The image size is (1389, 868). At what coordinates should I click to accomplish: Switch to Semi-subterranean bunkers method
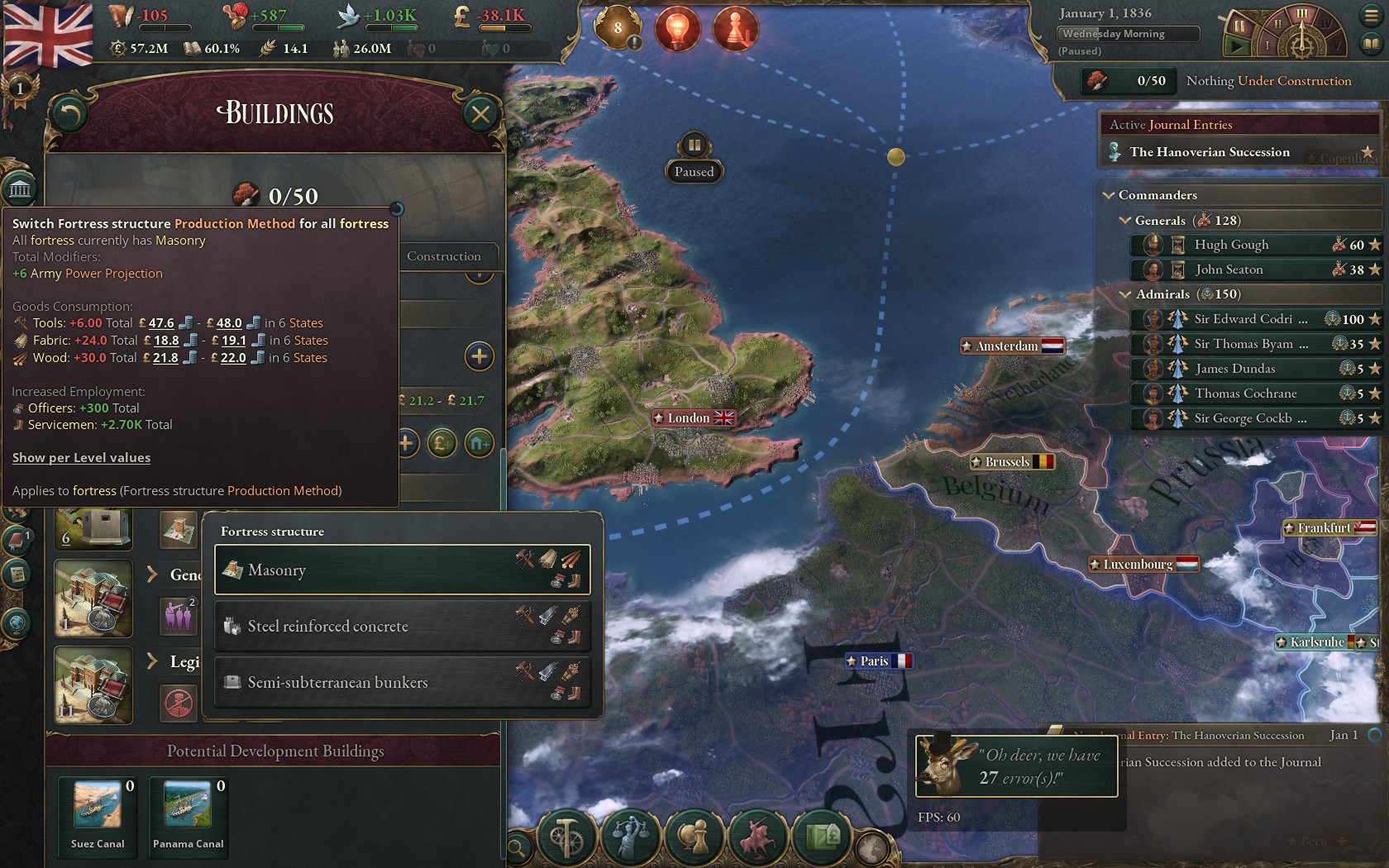[402, 682]
